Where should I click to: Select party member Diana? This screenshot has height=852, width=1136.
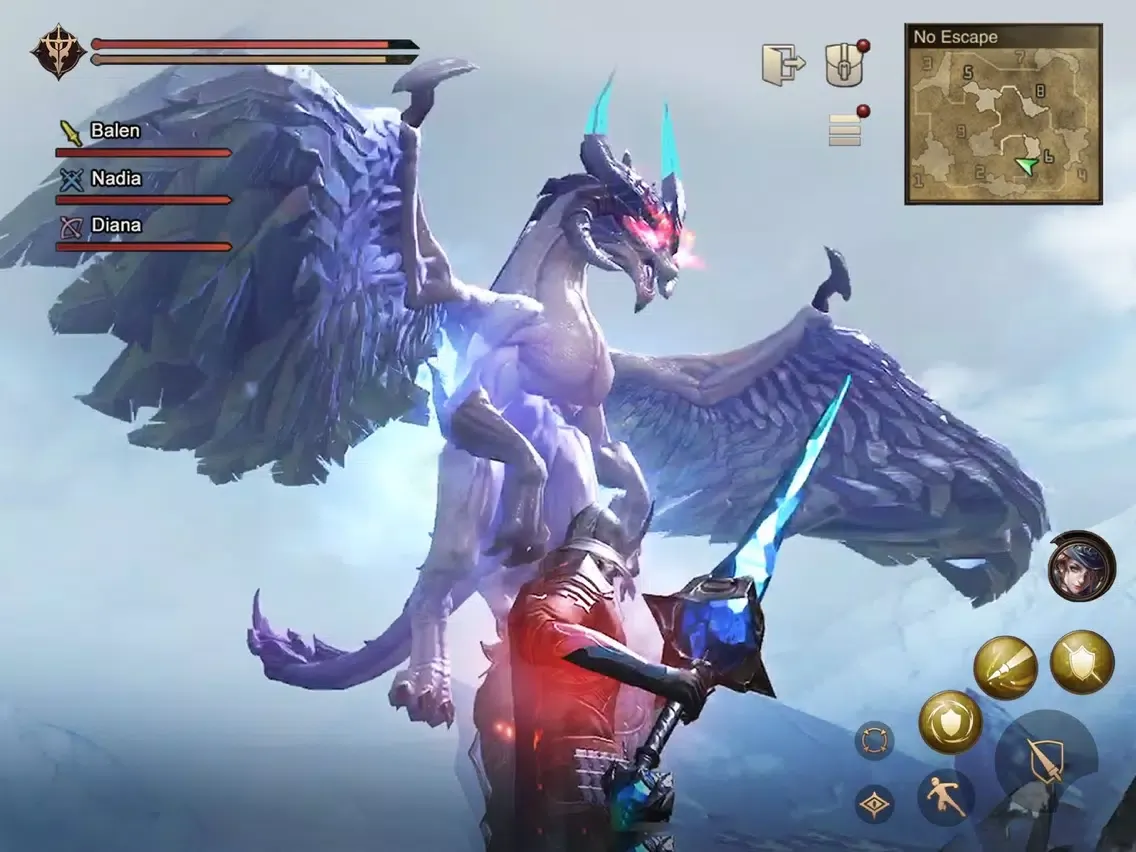click(115, 226)
